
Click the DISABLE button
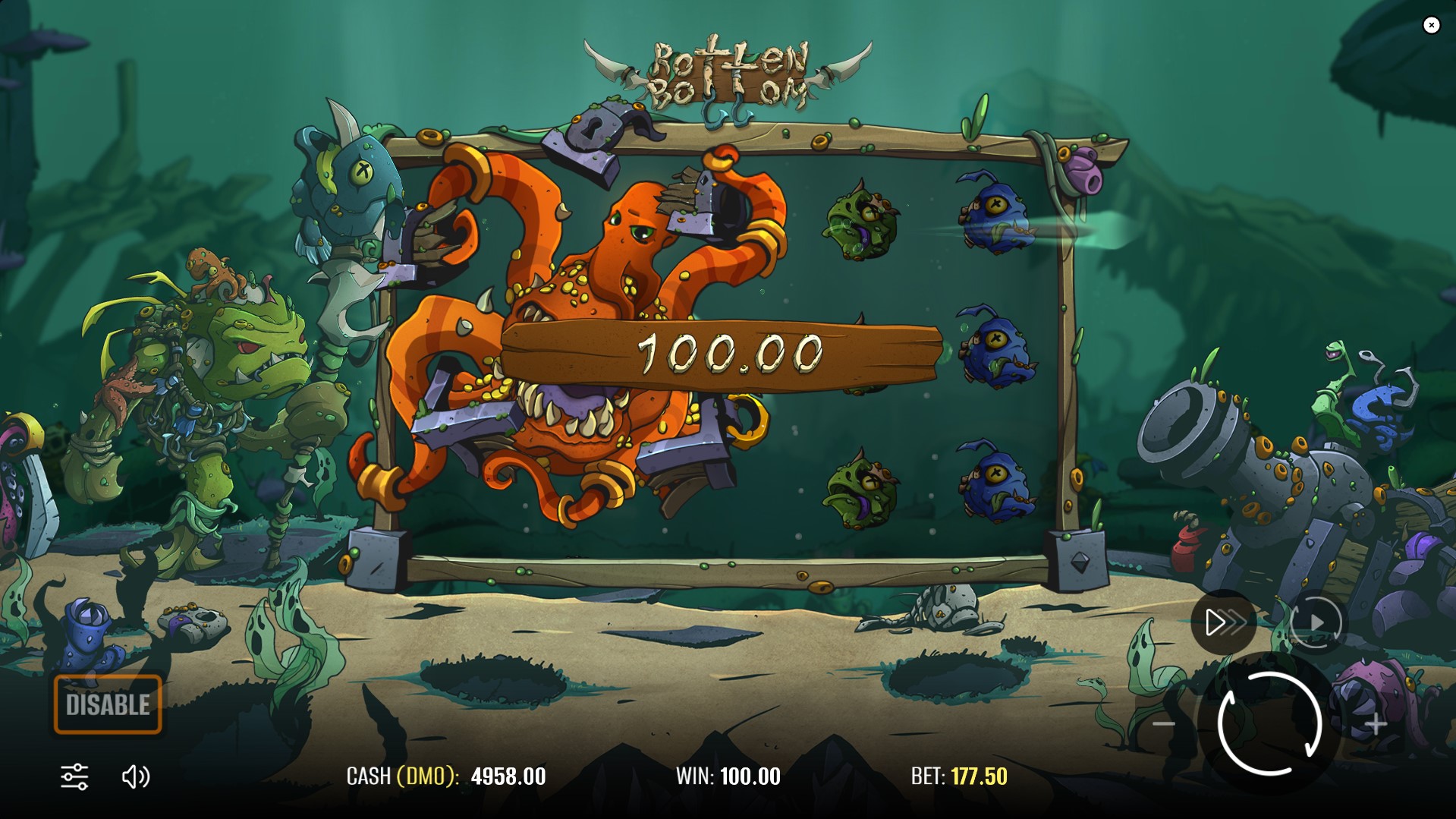(108, 704)
